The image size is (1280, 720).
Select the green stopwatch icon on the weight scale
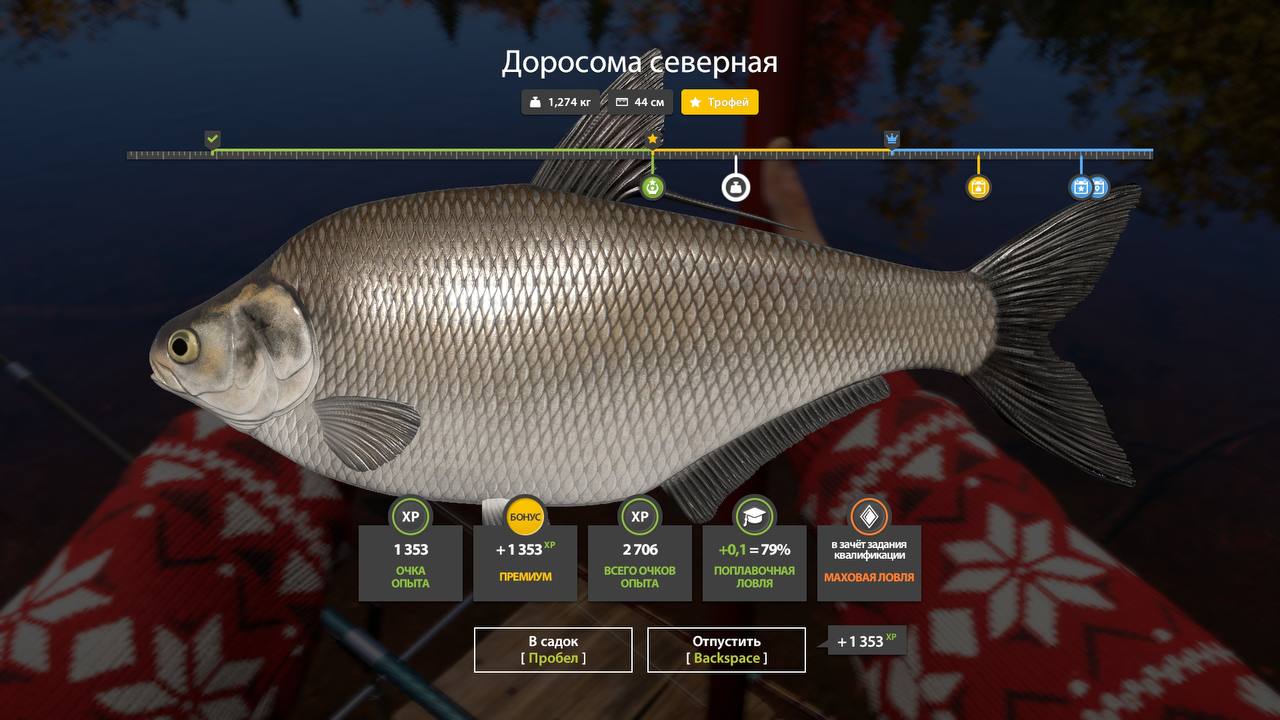652,186
